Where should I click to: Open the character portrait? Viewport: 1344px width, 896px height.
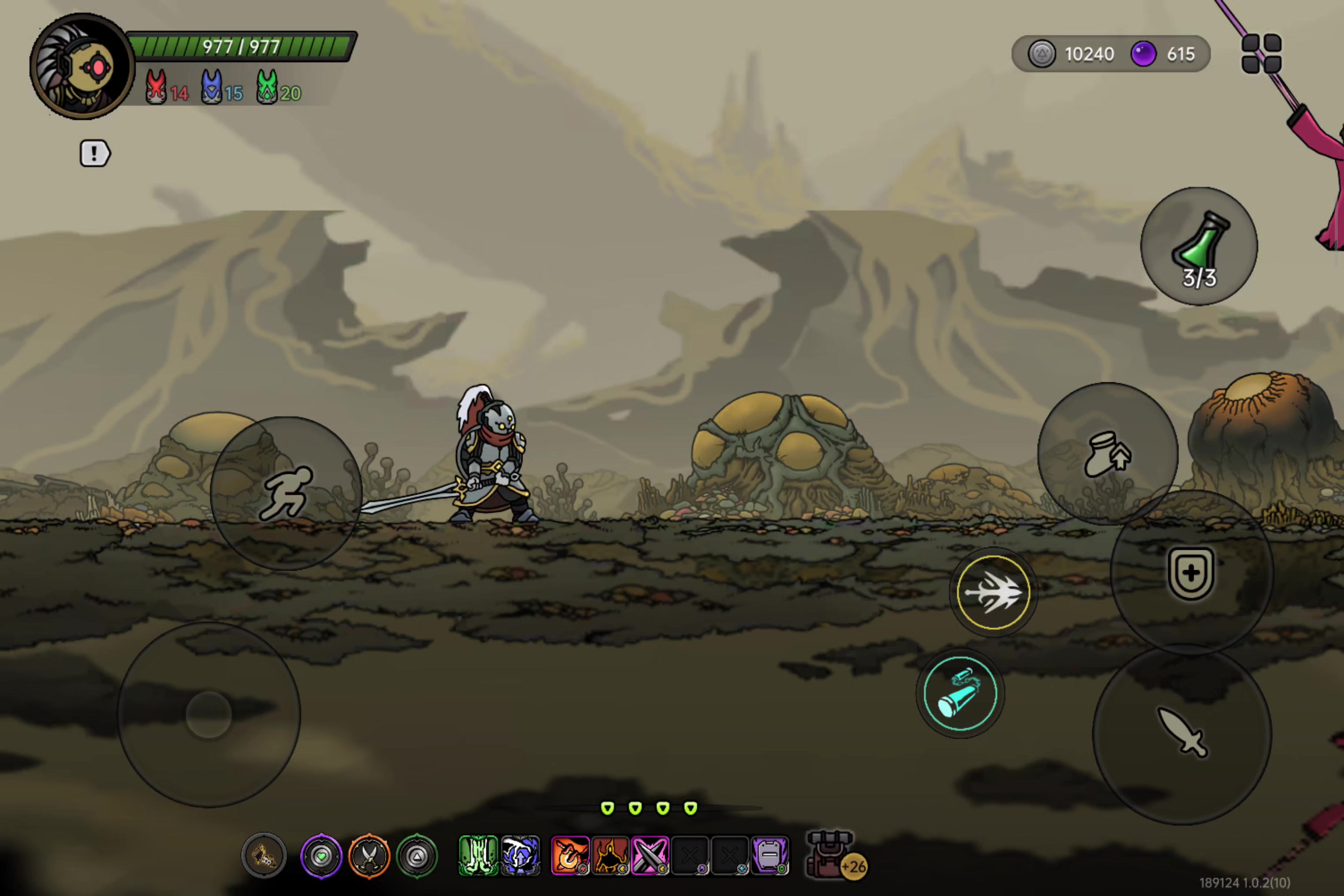click(x=82, y=67)
